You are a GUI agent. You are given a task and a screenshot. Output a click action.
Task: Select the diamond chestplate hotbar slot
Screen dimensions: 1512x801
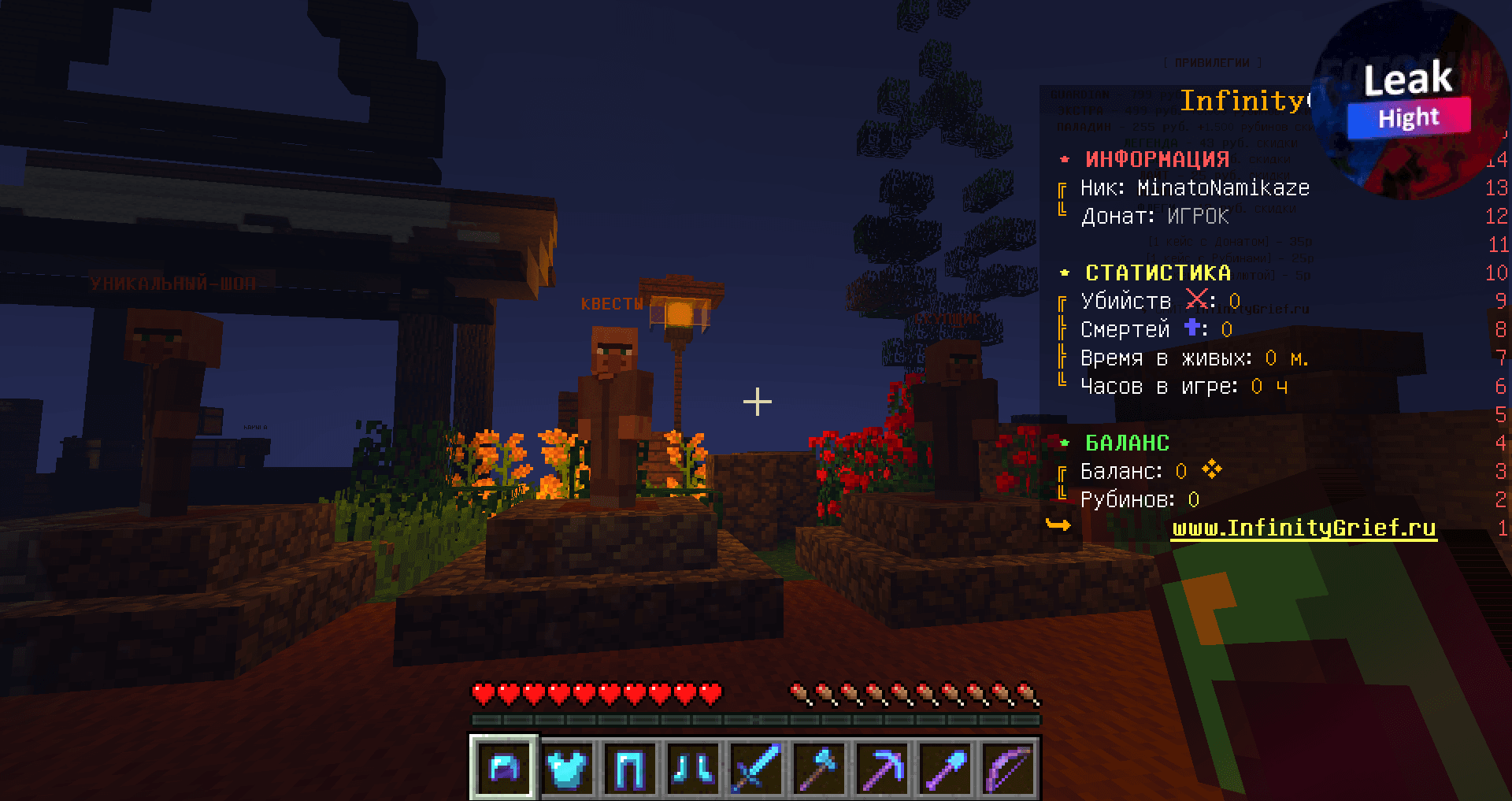(567, 767)
